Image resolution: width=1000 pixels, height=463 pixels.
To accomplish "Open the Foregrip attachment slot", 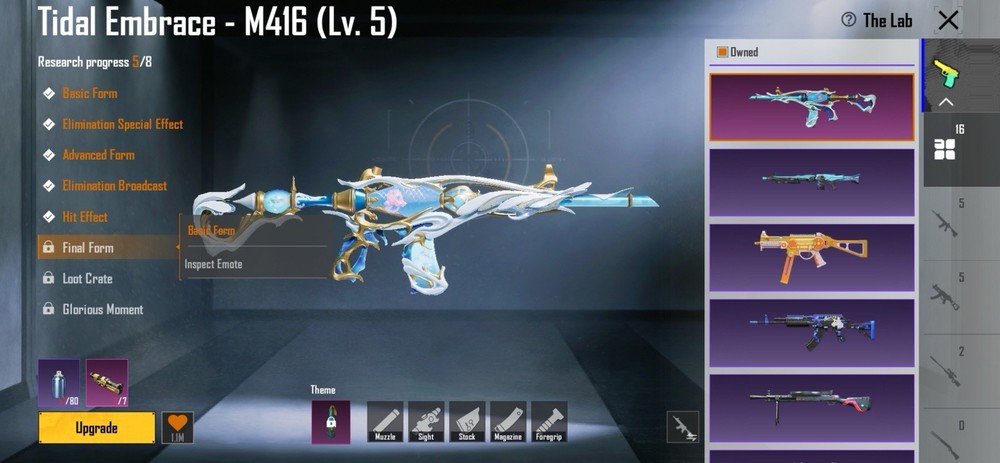I will (x=549, y=421).
